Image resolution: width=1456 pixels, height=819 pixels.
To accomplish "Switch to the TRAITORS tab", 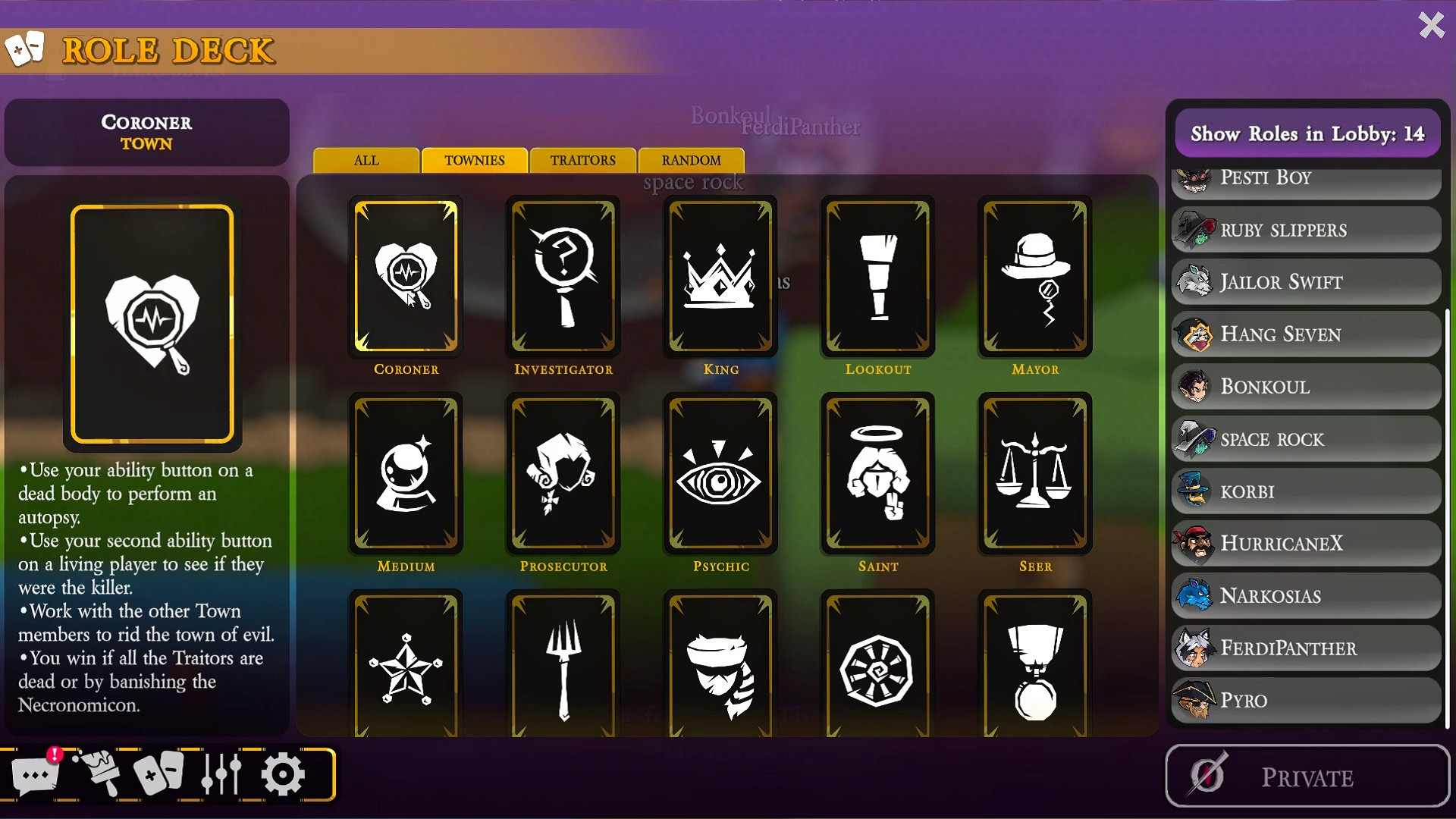I will click(582, 160).
